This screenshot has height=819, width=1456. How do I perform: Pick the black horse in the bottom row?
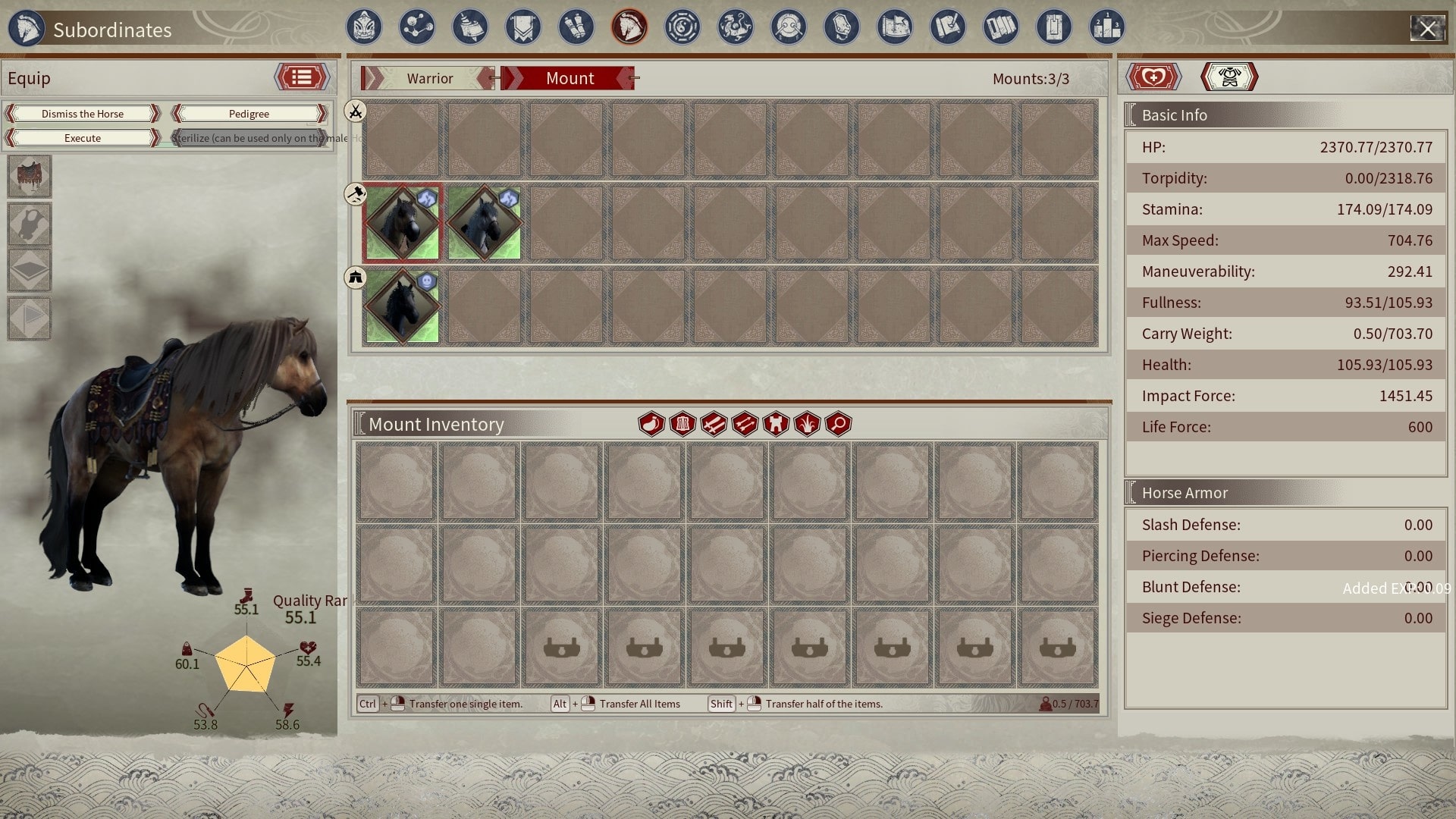[402, 306]
